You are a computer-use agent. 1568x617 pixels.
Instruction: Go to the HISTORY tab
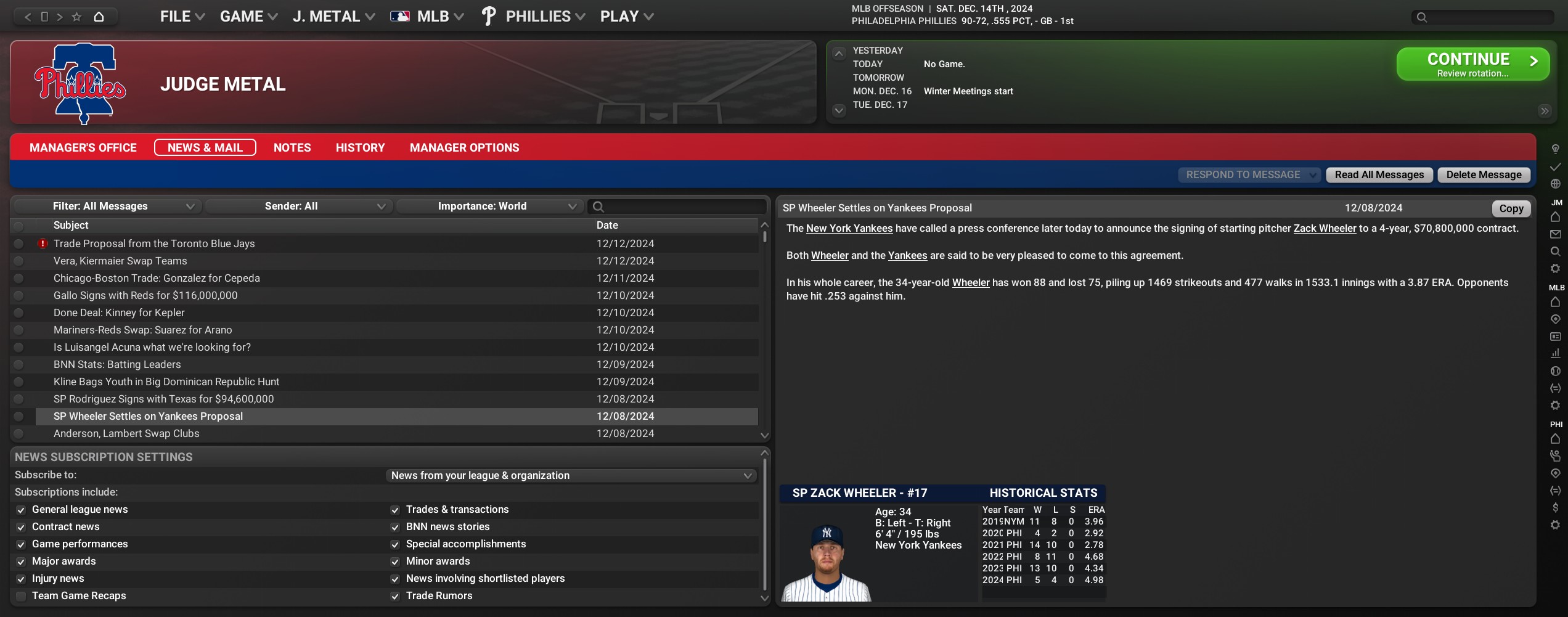point(360,148)
